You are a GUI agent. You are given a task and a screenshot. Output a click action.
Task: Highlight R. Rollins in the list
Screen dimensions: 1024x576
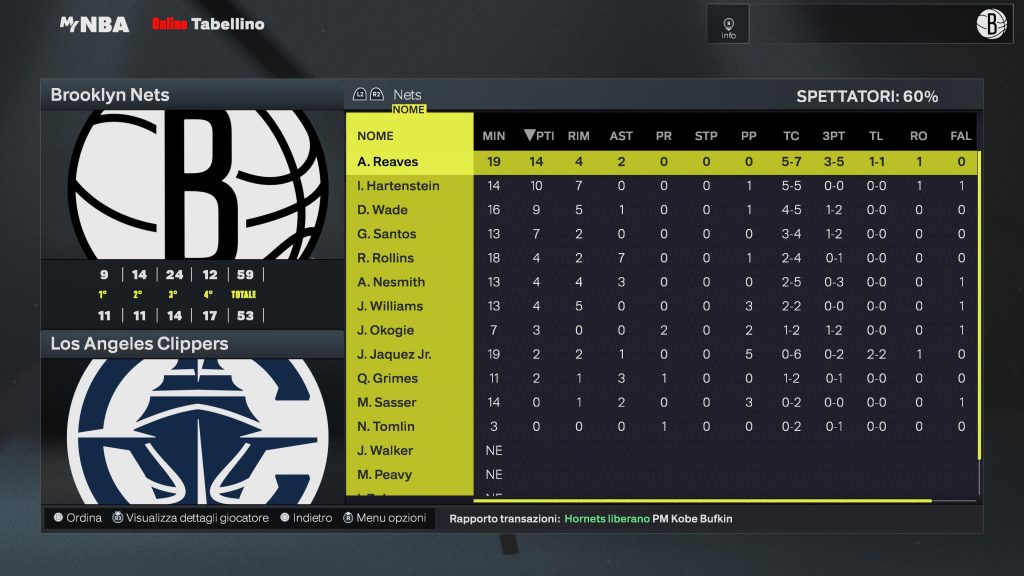[386, 258]
